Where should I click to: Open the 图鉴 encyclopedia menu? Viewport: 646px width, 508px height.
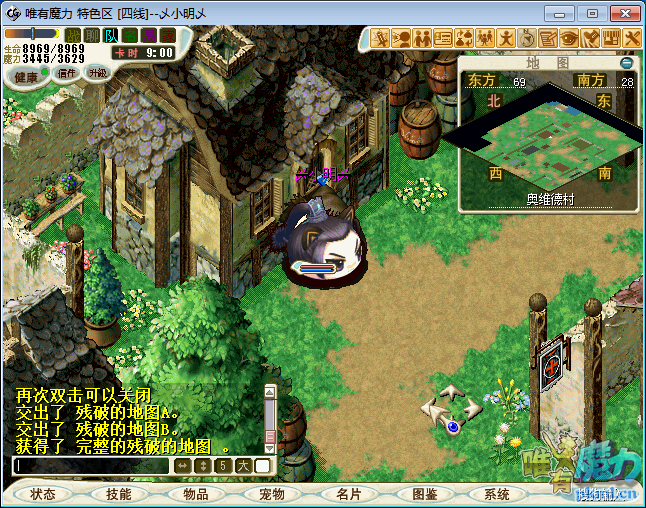[424, 494]
